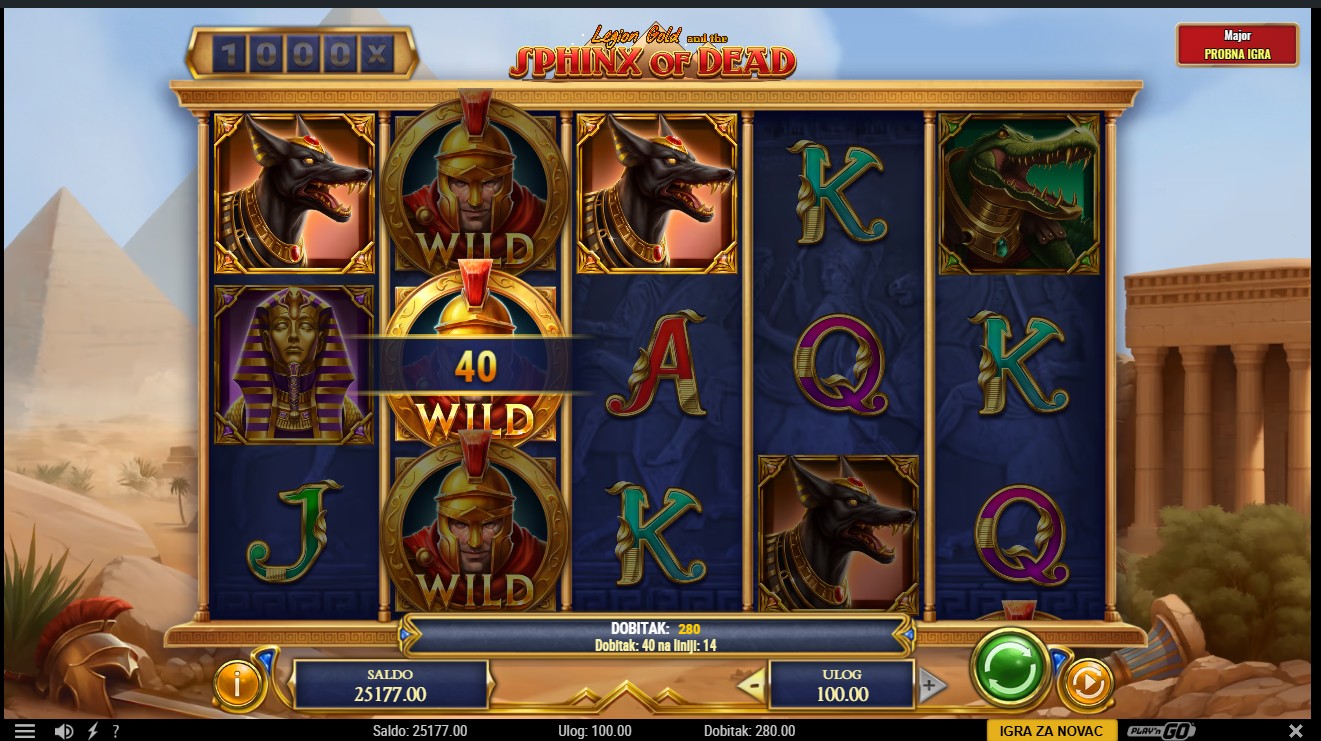Activate the lightning bolt fast play
This screenshot has height=741, width=1321.
93,731
